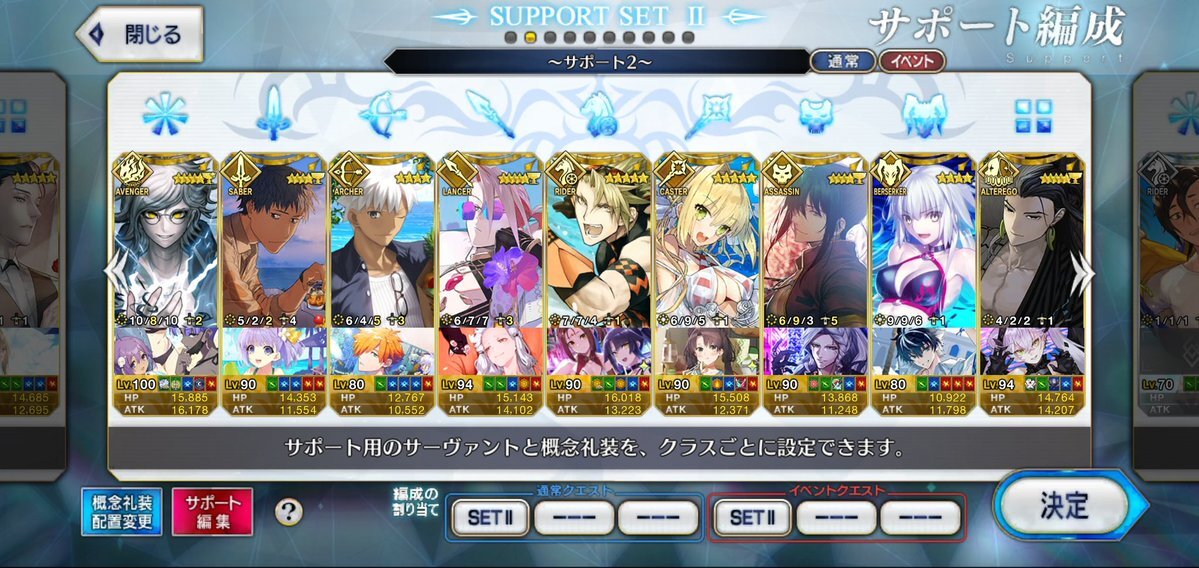Open 概念礼装 配置変更 craft essence arrangement

tap(122, 511)
